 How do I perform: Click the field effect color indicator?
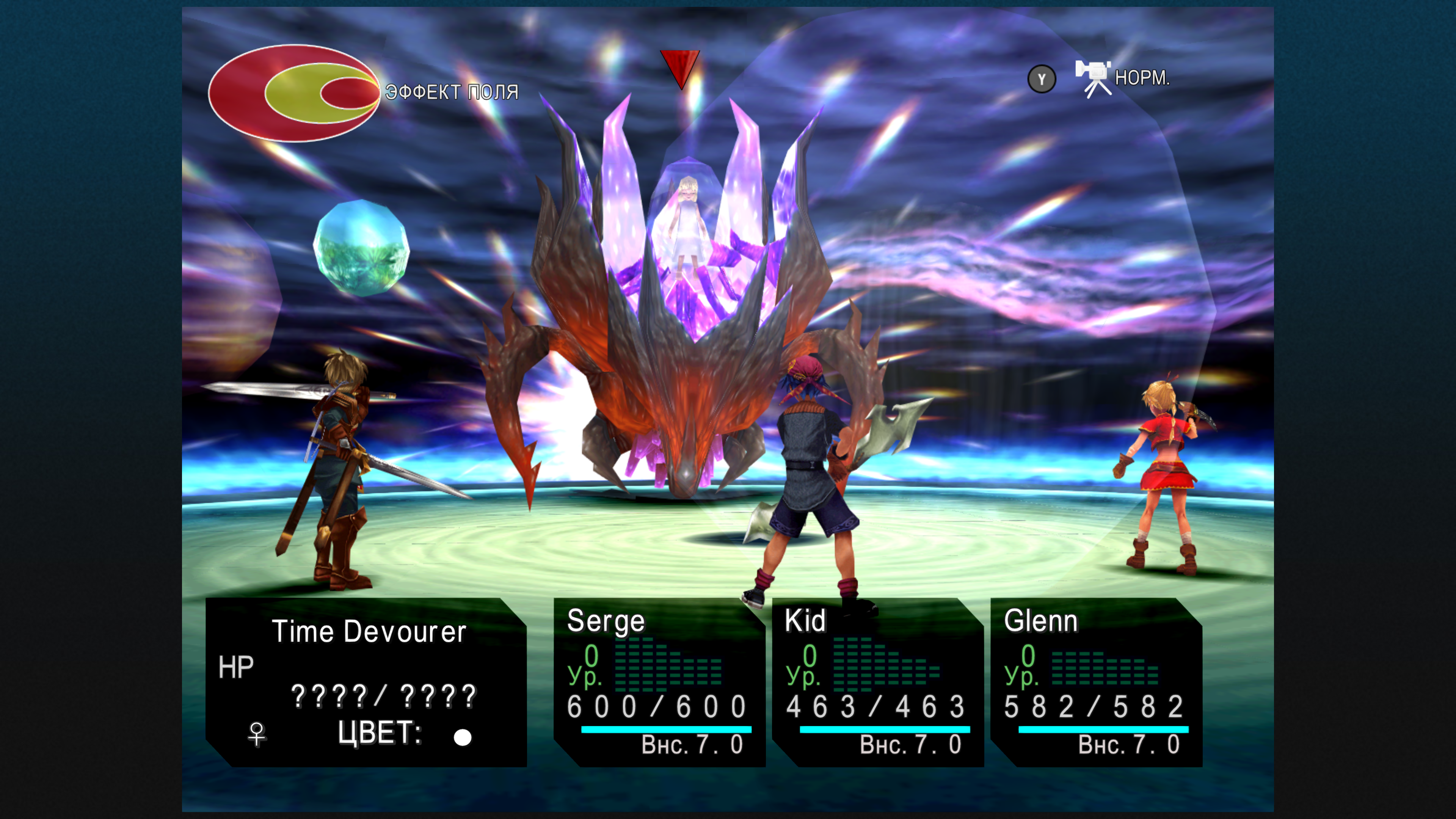coord(294,93)
